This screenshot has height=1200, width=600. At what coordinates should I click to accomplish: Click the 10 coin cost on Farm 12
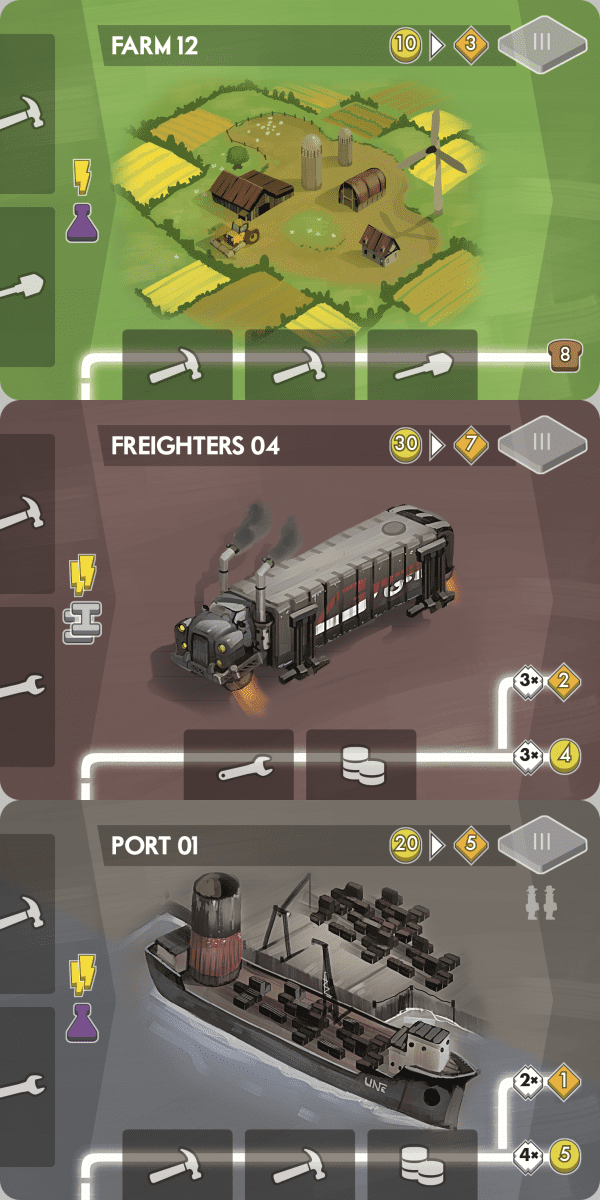point(406,46)
